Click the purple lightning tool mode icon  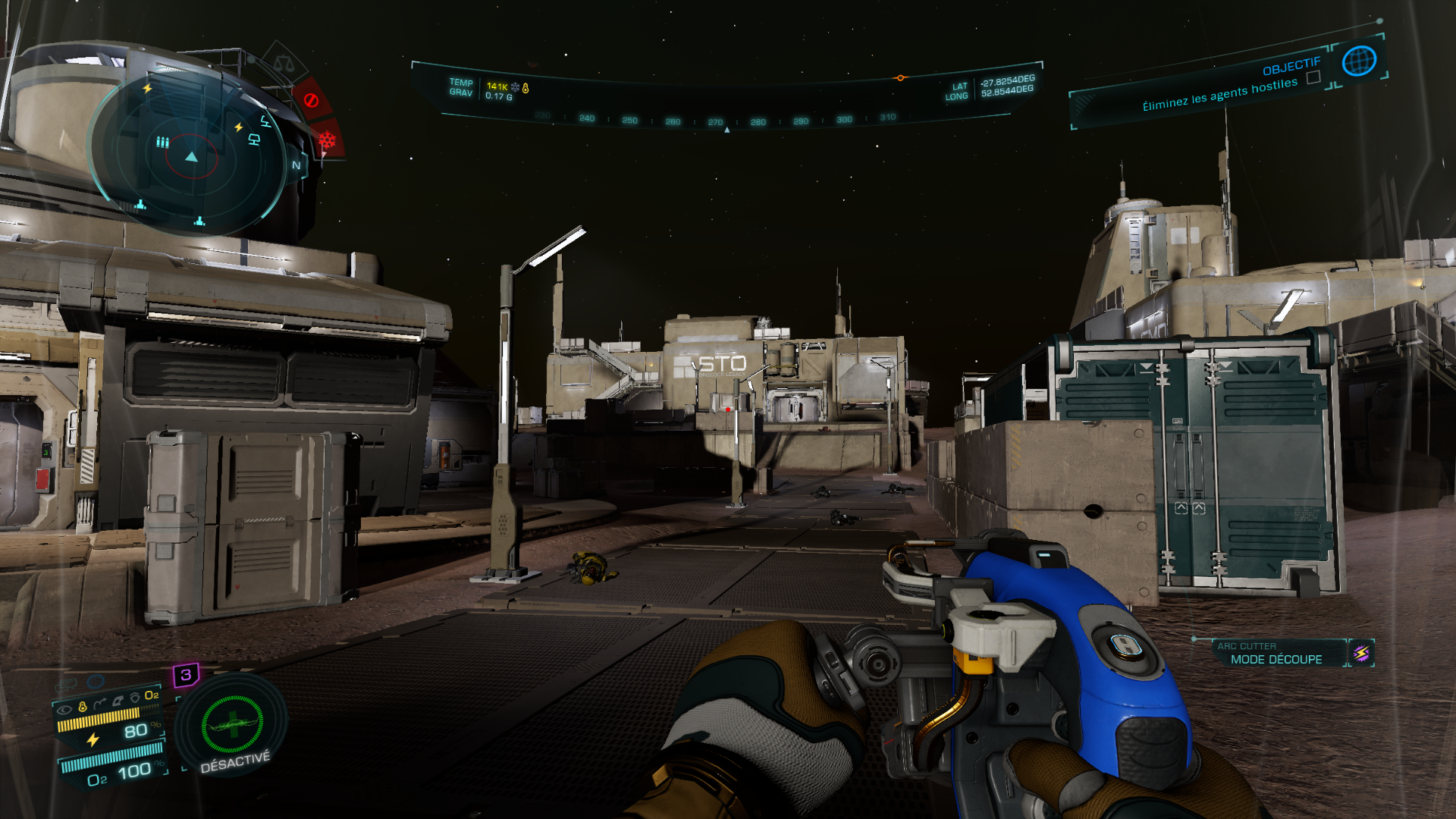tap(1361, 653)
